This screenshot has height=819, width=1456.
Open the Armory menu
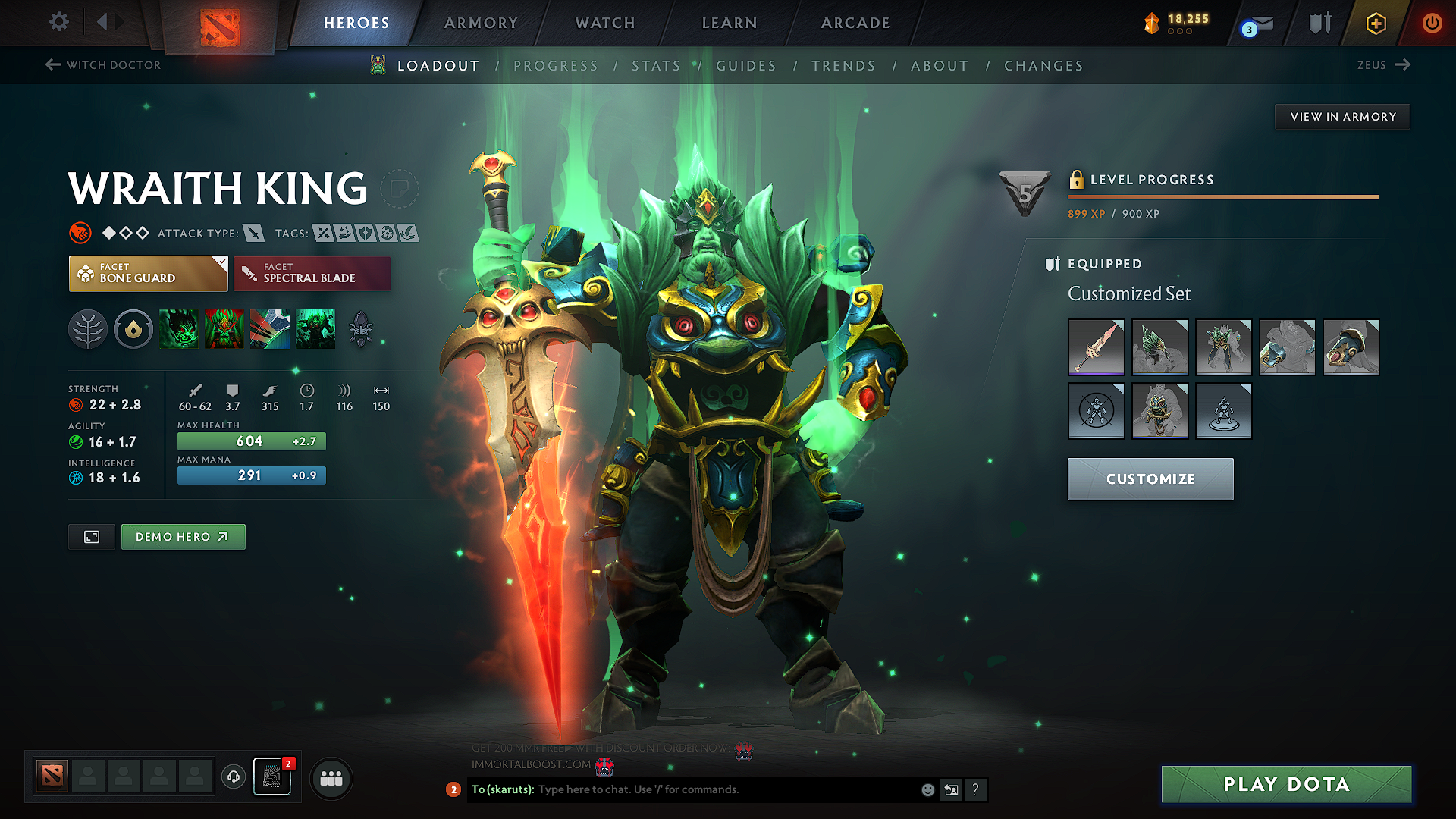point(481,23)
